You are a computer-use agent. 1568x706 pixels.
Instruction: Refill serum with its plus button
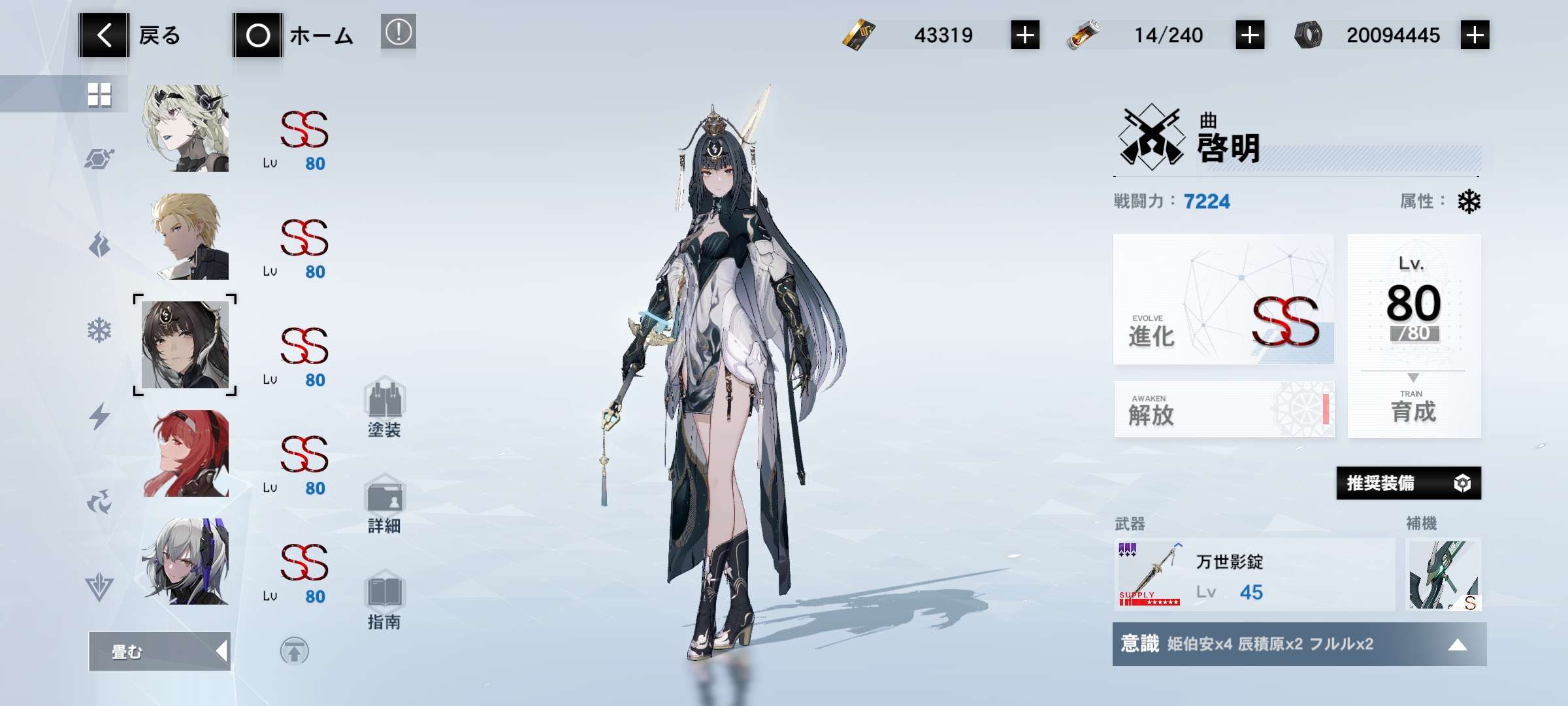[x=1249, y=35]
